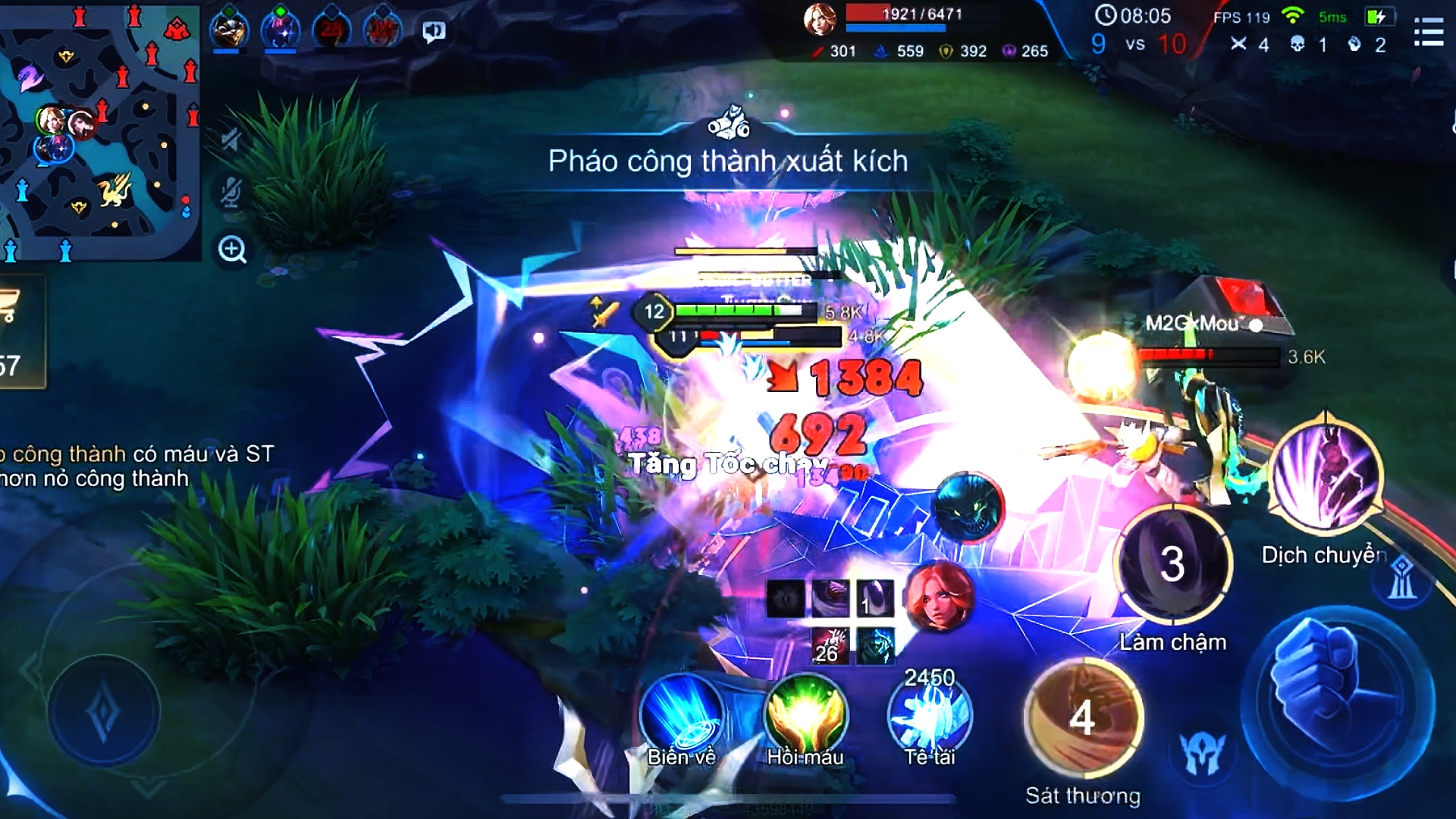The image size is (1456, 819).
Task: Activate the Biến về recall spell
Action: click(x=681, y=717)
